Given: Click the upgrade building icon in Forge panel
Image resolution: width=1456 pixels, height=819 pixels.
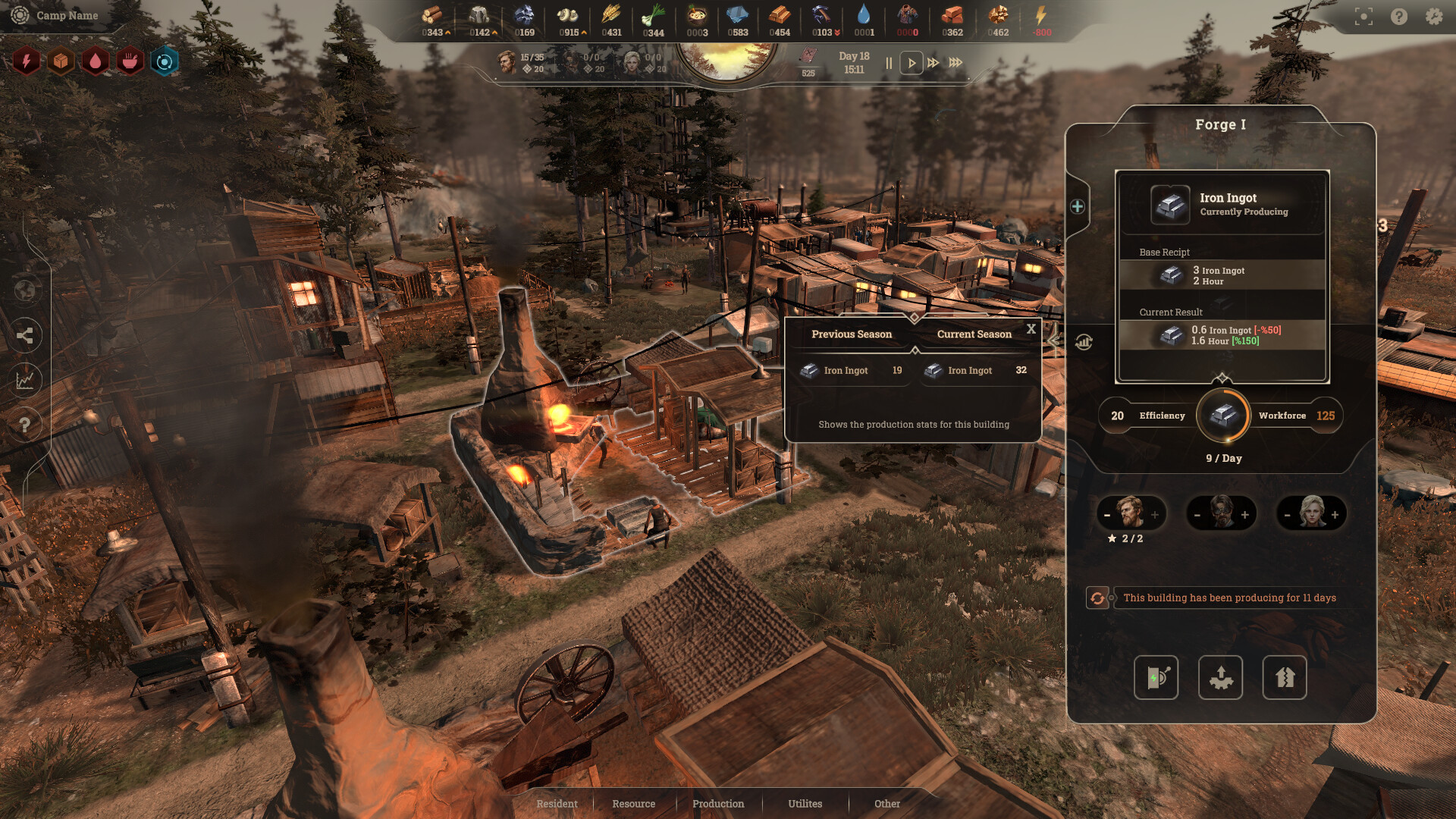Looking at the screenshot, I should click(1220, 677).
